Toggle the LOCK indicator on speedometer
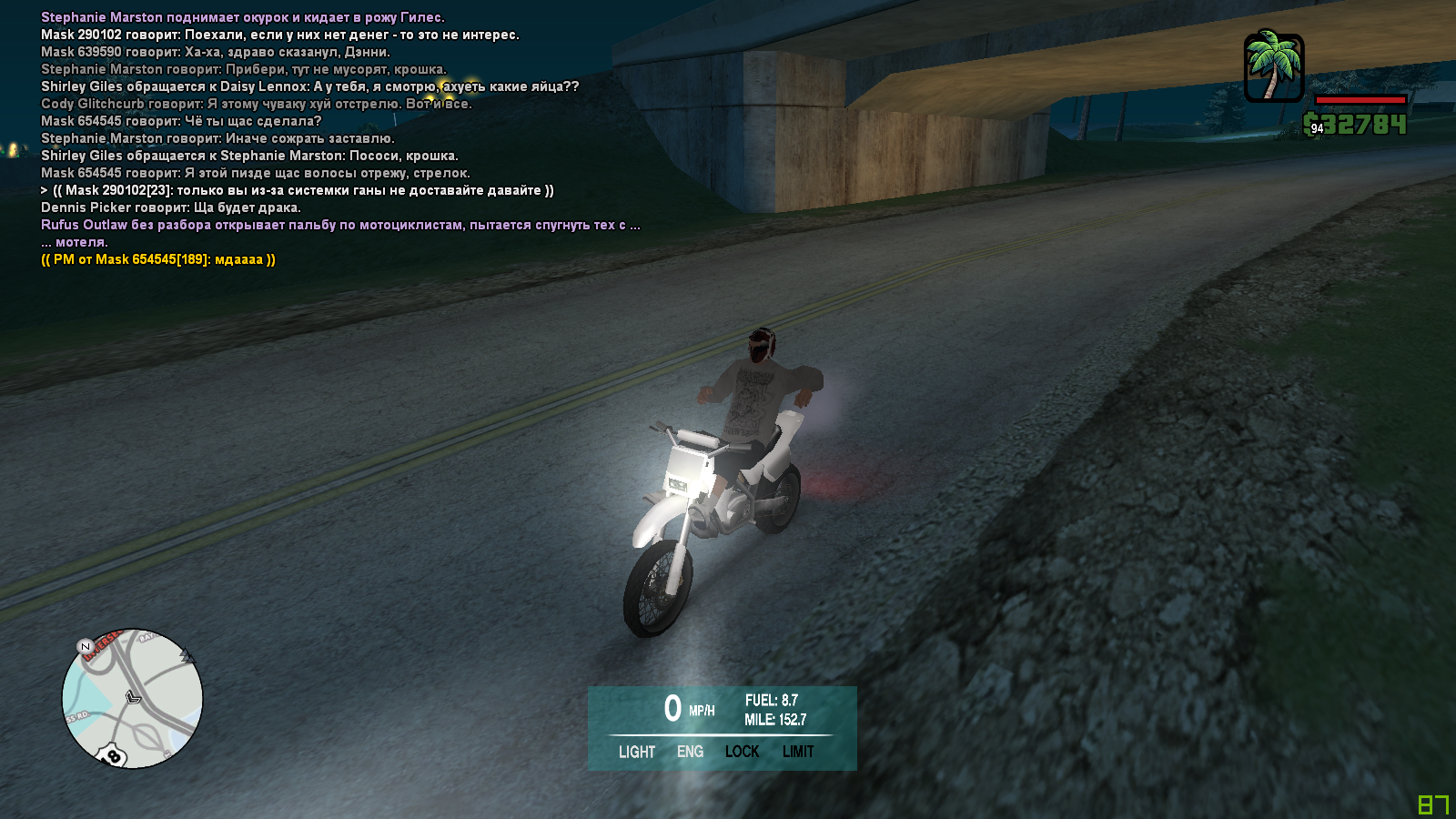This screenshot has width=1456, height=819. pos(742,752)
